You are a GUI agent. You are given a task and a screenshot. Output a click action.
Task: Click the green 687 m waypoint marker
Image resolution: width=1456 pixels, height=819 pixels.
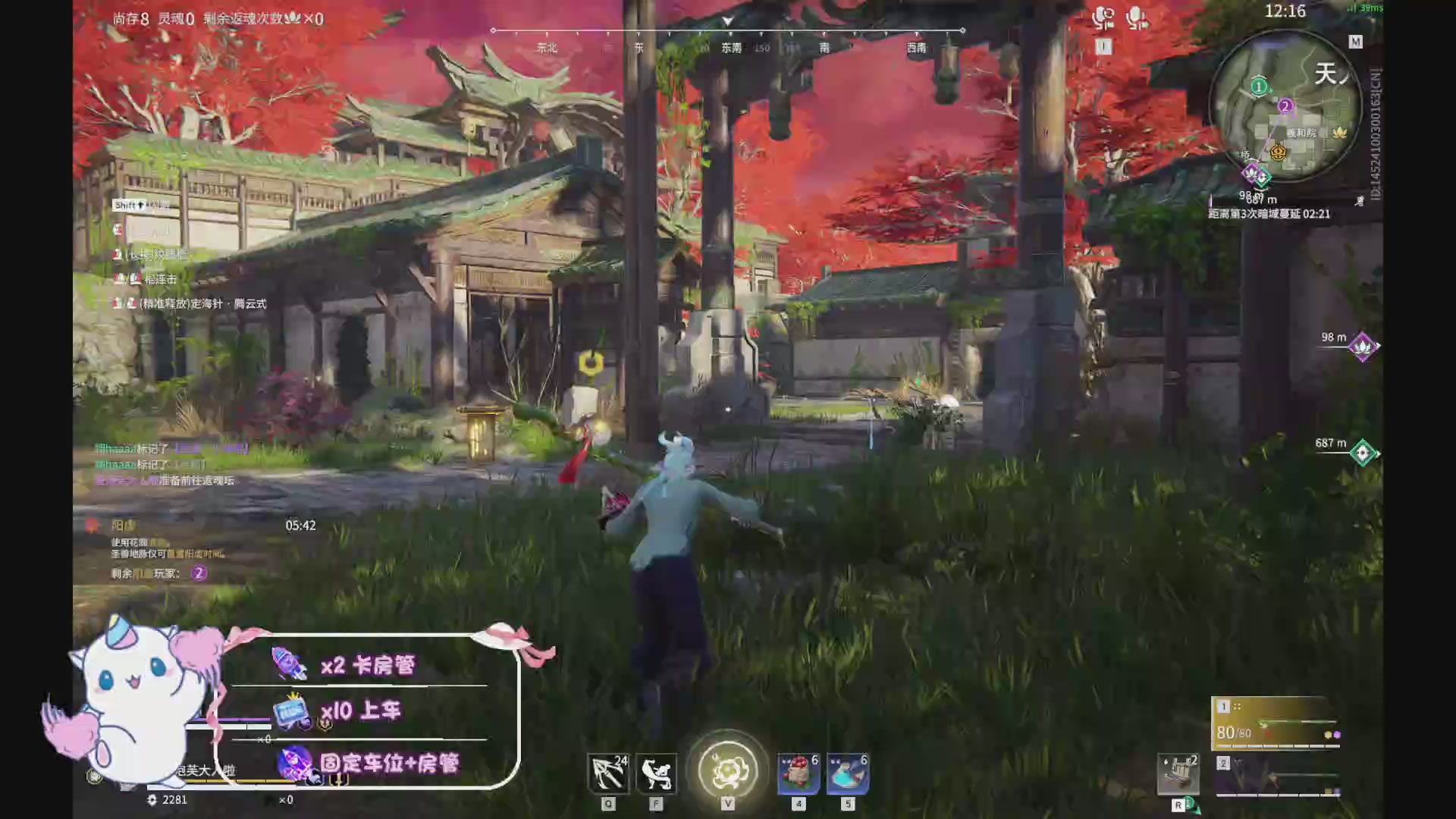point(1361,452)
